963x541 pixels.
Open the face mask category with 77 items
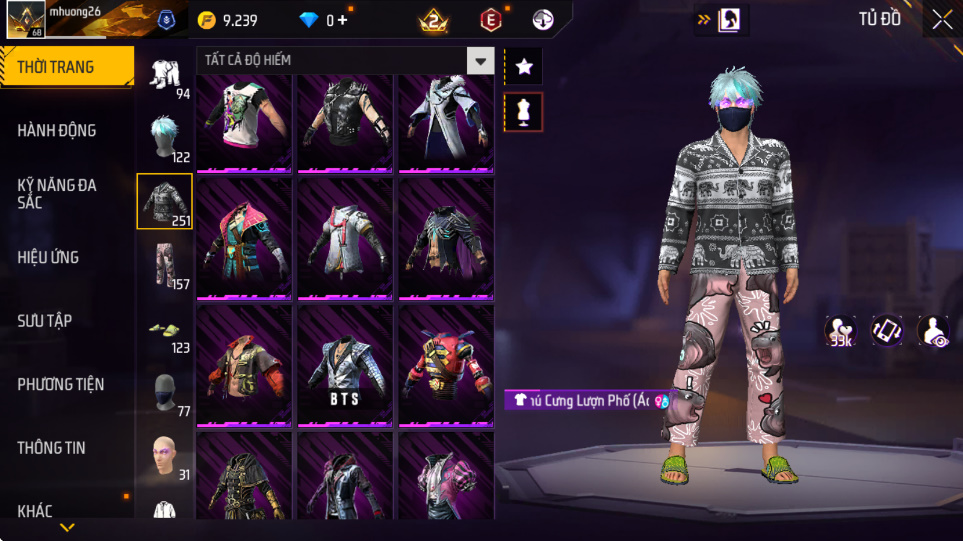click(x=164, y=394)
